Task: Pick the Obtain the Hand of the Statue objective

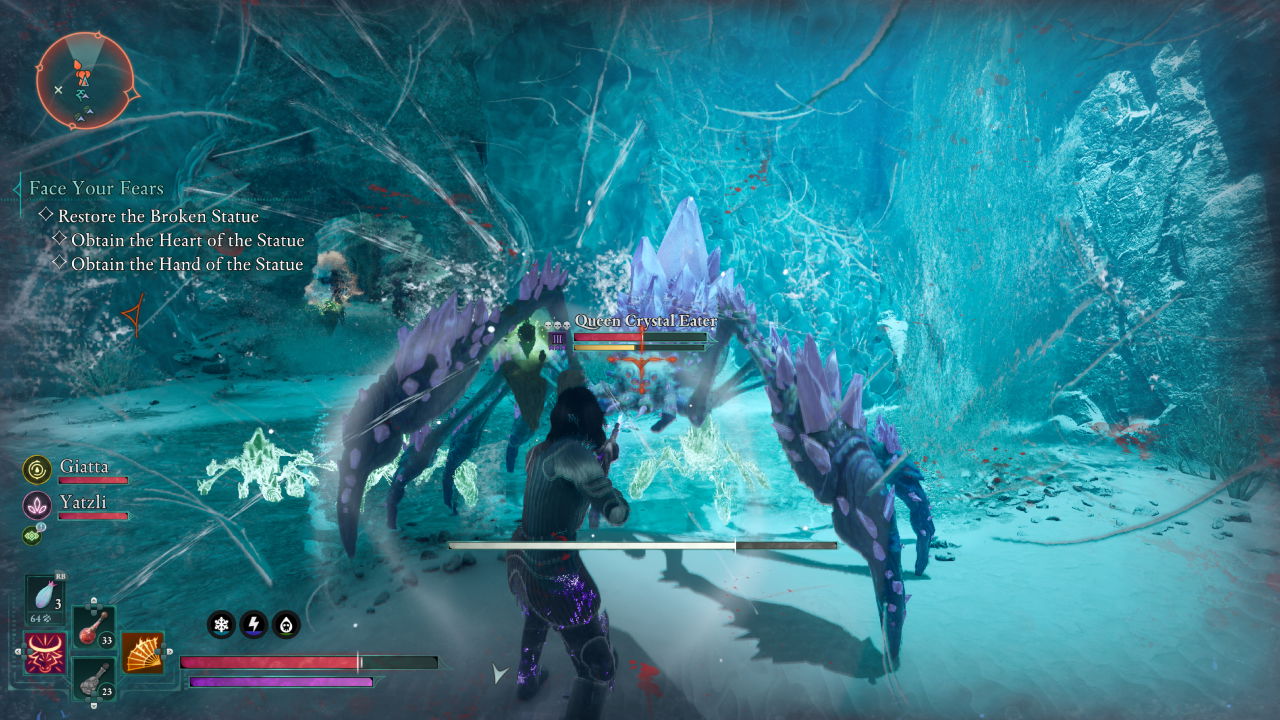Action: [187, 264]
